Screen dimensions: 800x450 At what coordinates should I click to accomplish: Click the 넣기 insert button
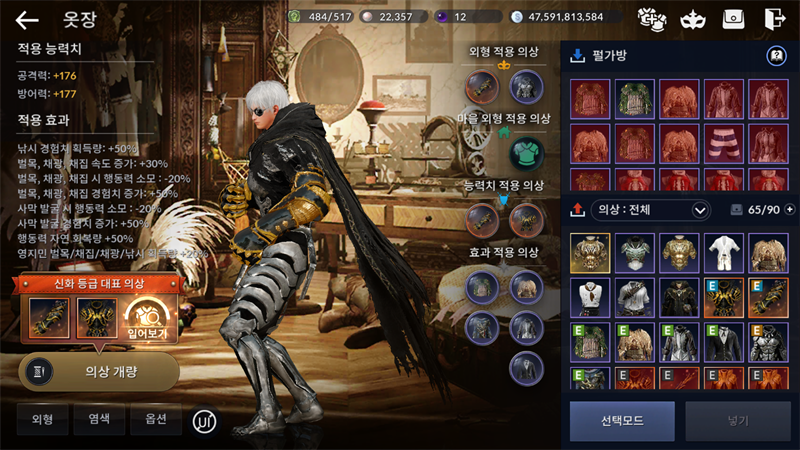(x=737, y=421)
